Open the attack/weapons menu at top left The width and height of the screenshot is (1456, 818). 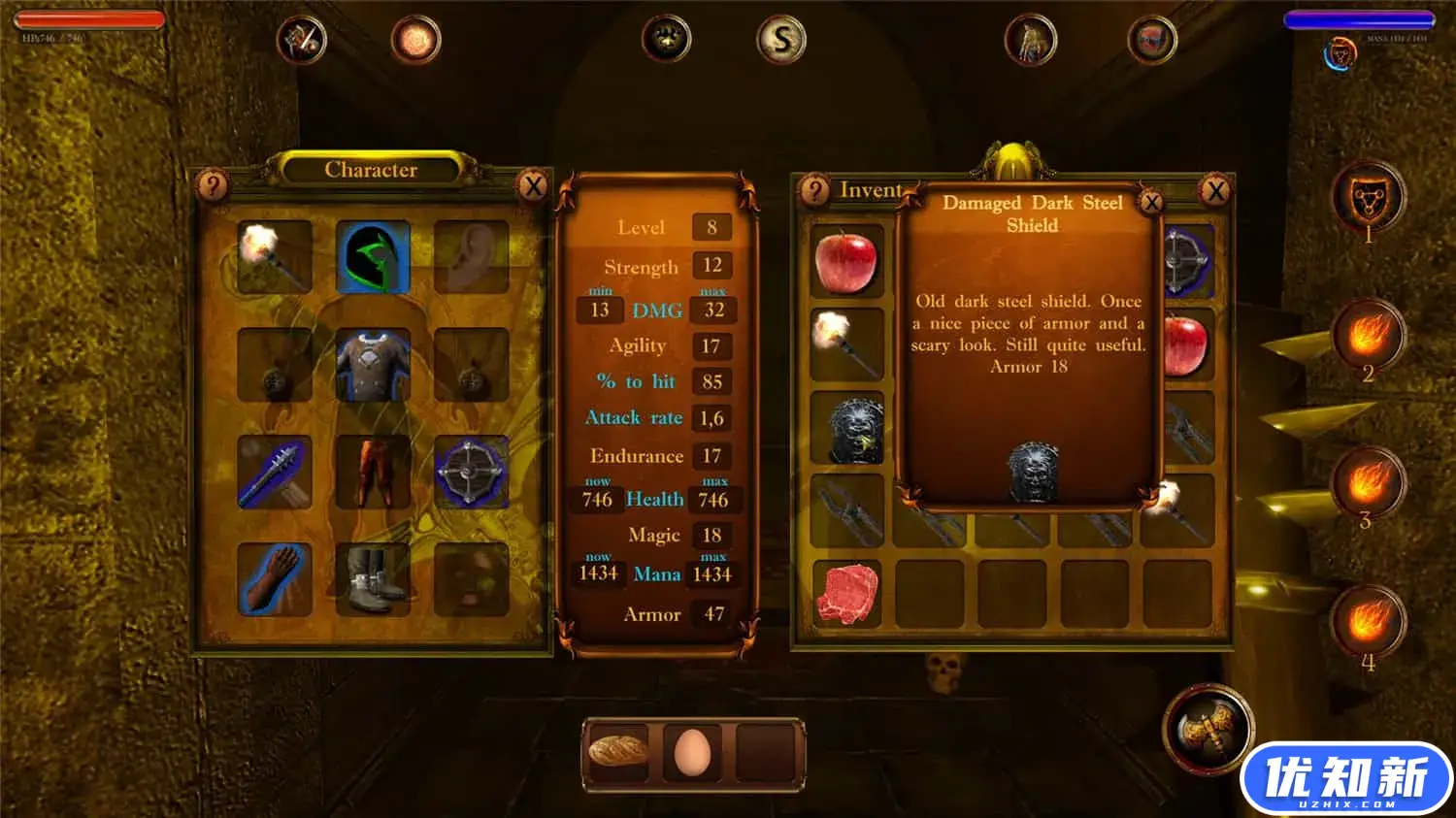[299, 39]
